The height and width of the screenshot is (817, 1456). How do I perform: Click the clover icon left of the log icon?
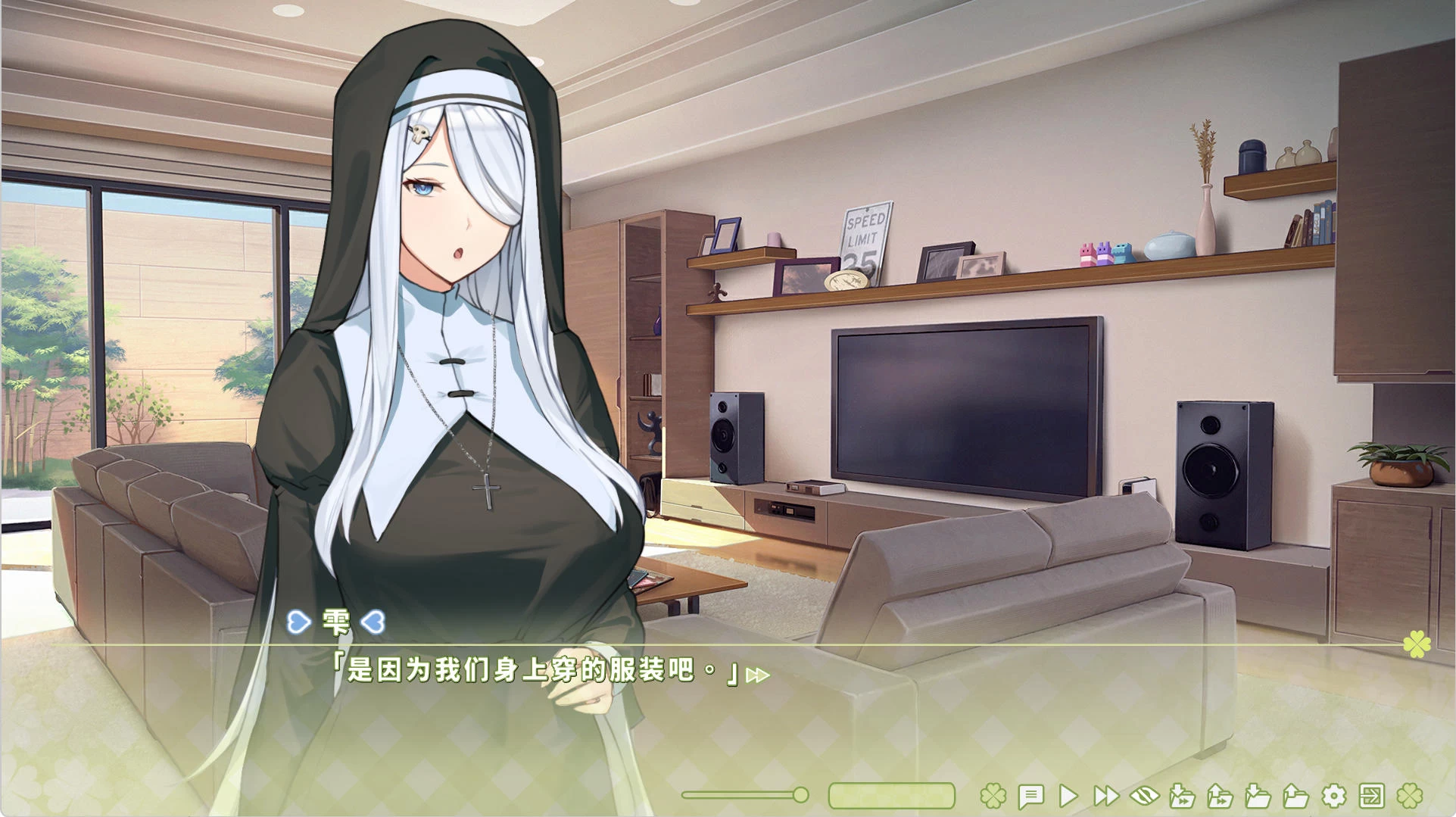pyautogui.click(x=993, y=796)
